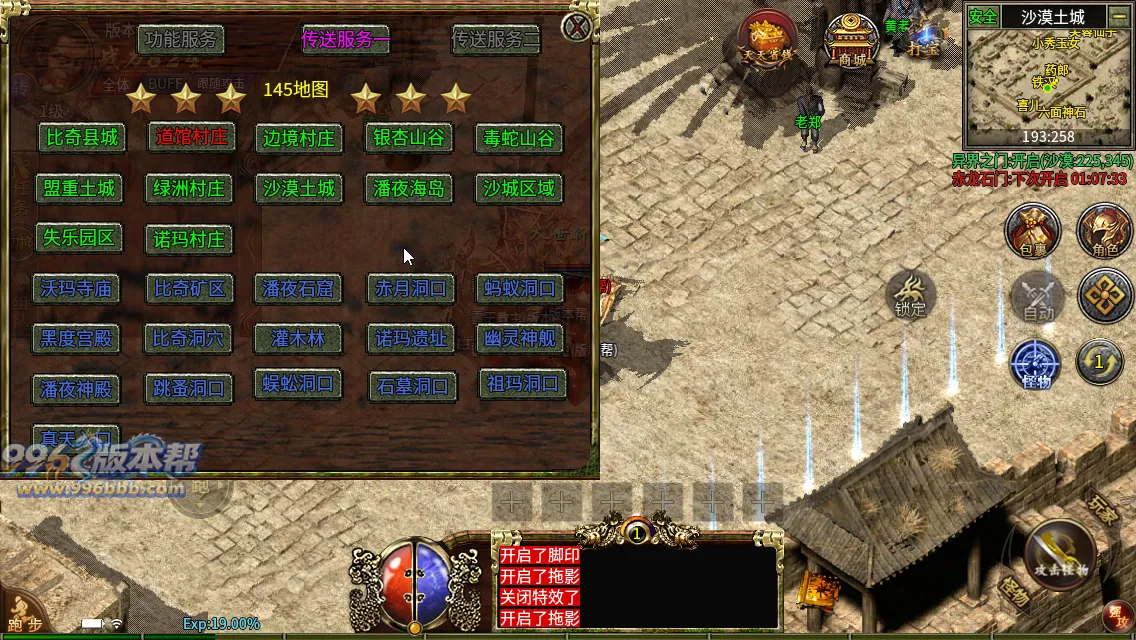Switch to the 功能服务 tab
The width and height of the screenshot is (1136, 640).
point(180,40)
